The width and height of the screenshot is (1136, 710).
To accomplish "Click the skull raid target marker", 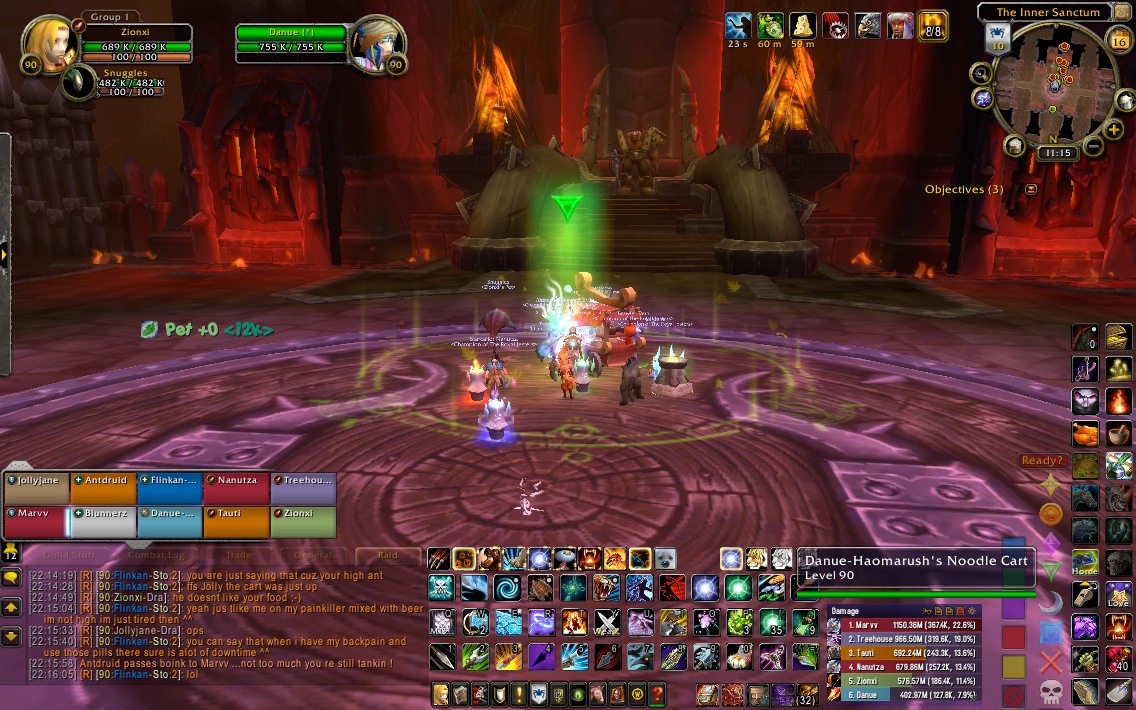I will tap(1050, 690).
